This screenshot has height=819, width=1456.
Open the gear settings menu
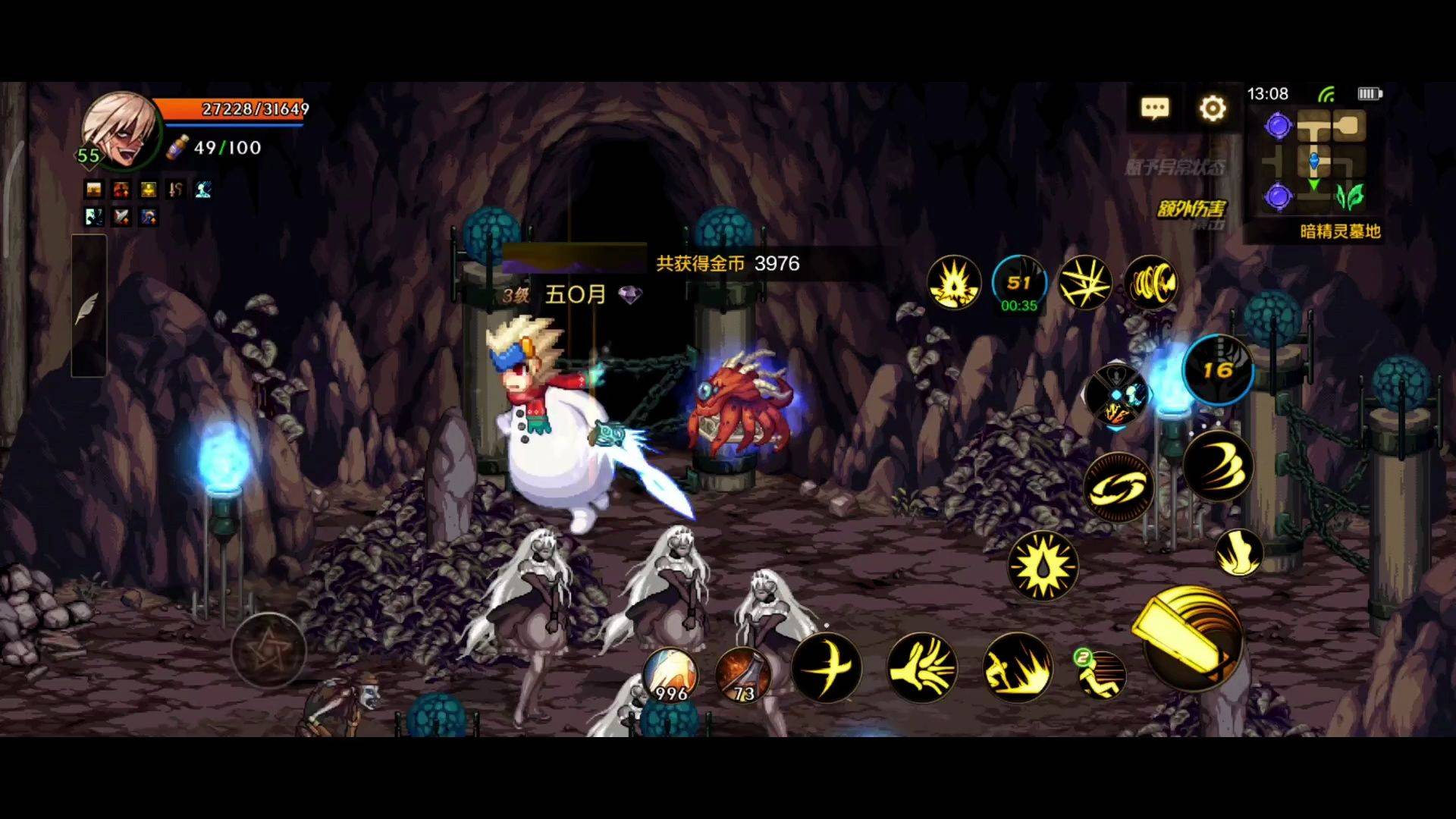point(1213,108)
